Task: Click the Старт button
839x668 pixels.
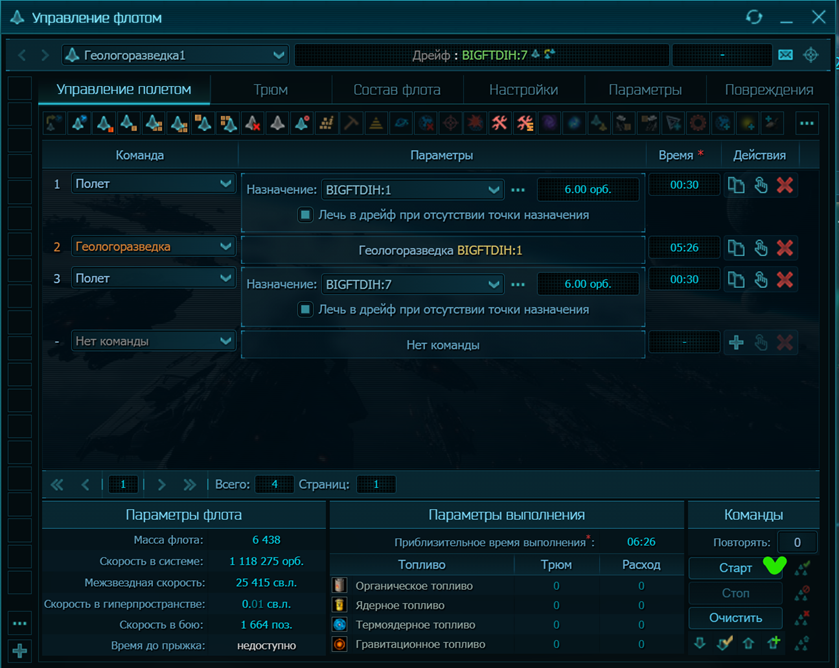Action: point(735,568)
